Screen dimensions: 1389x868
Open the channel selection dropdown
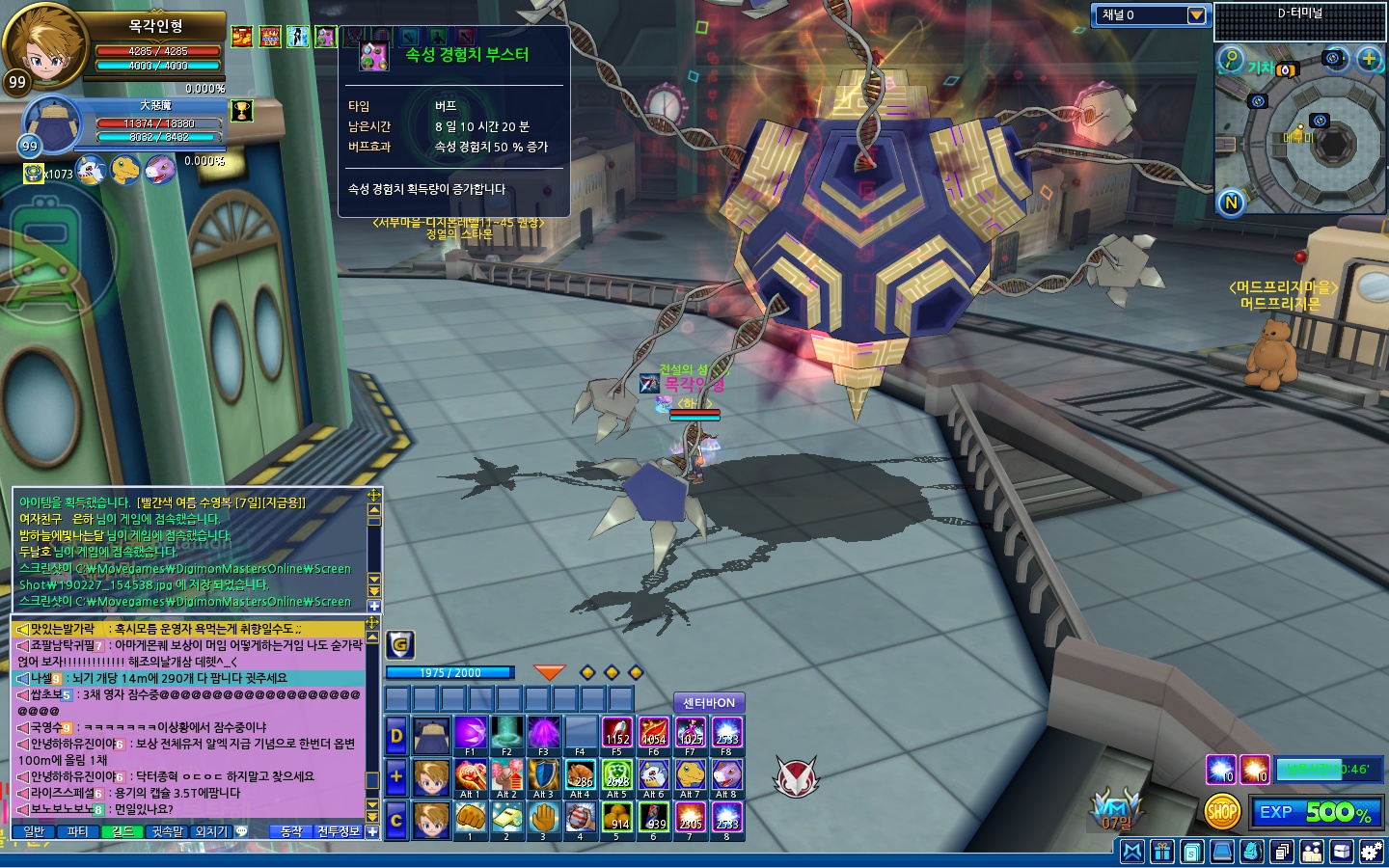tap(1196, 15)
